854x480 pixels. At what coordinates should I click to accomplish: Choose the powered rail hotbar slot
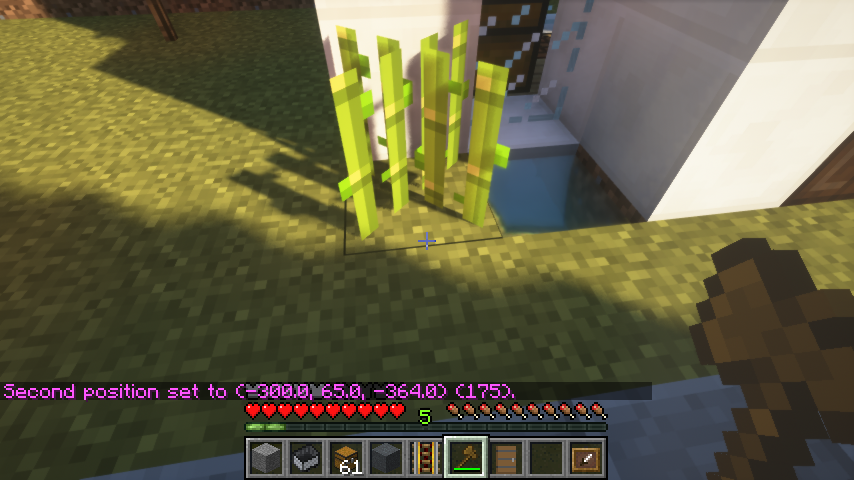(x=426, y=458)
